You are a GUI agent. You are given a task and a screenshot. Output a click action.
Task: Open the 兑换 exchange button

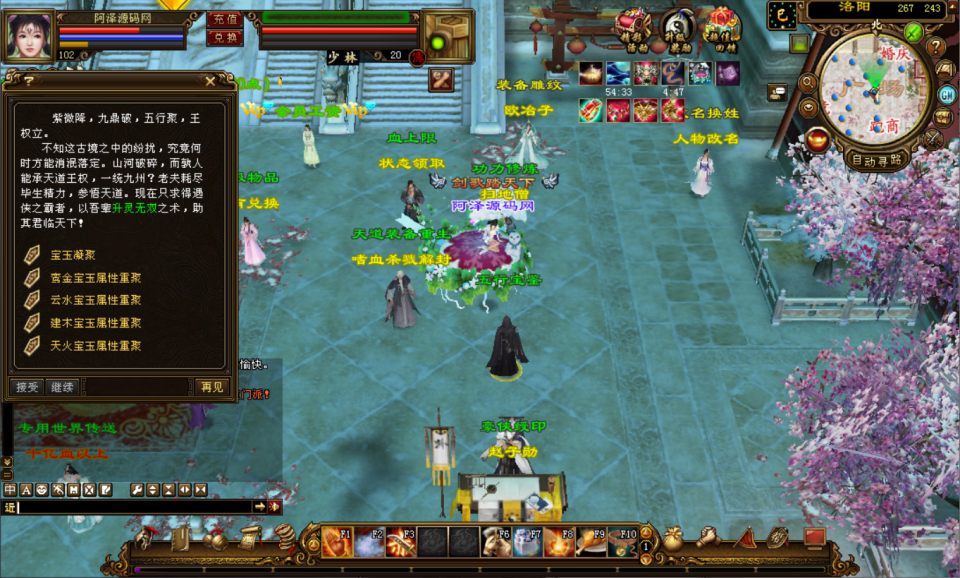pyautogui.click(x=223, y=38)
